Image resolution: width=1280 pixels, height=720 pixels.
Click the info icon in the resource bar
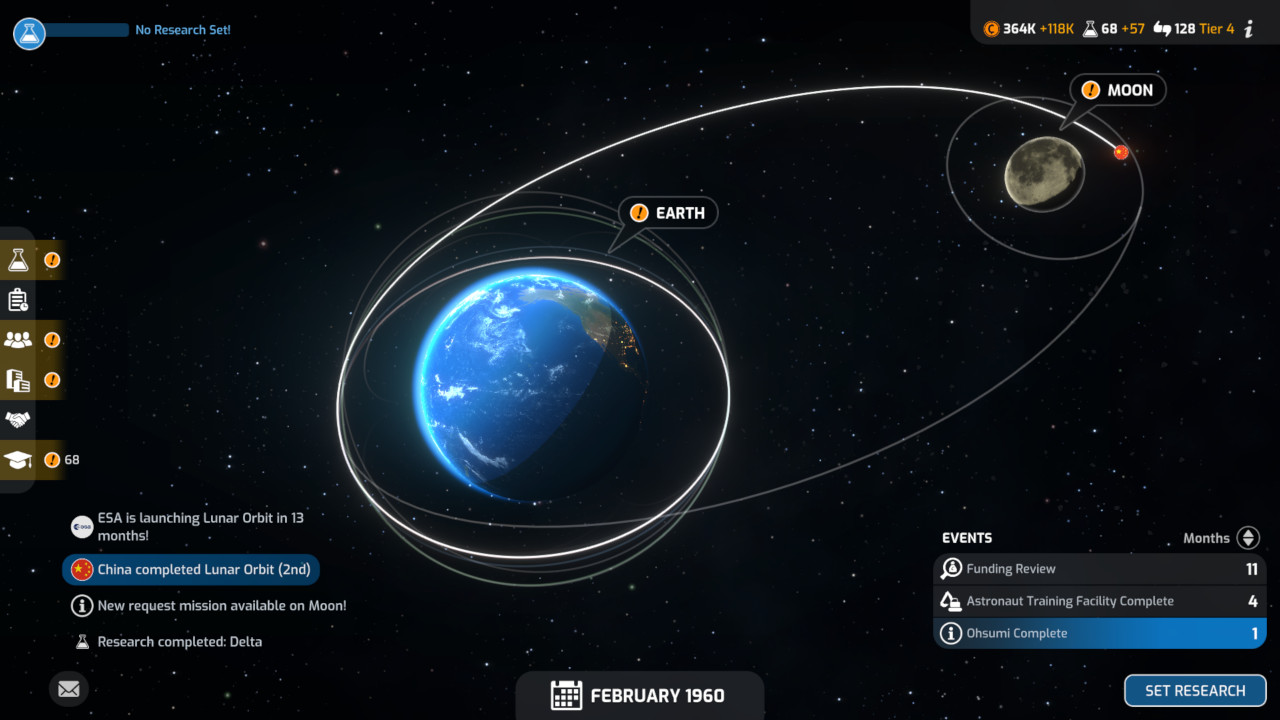pos(1249,29)
